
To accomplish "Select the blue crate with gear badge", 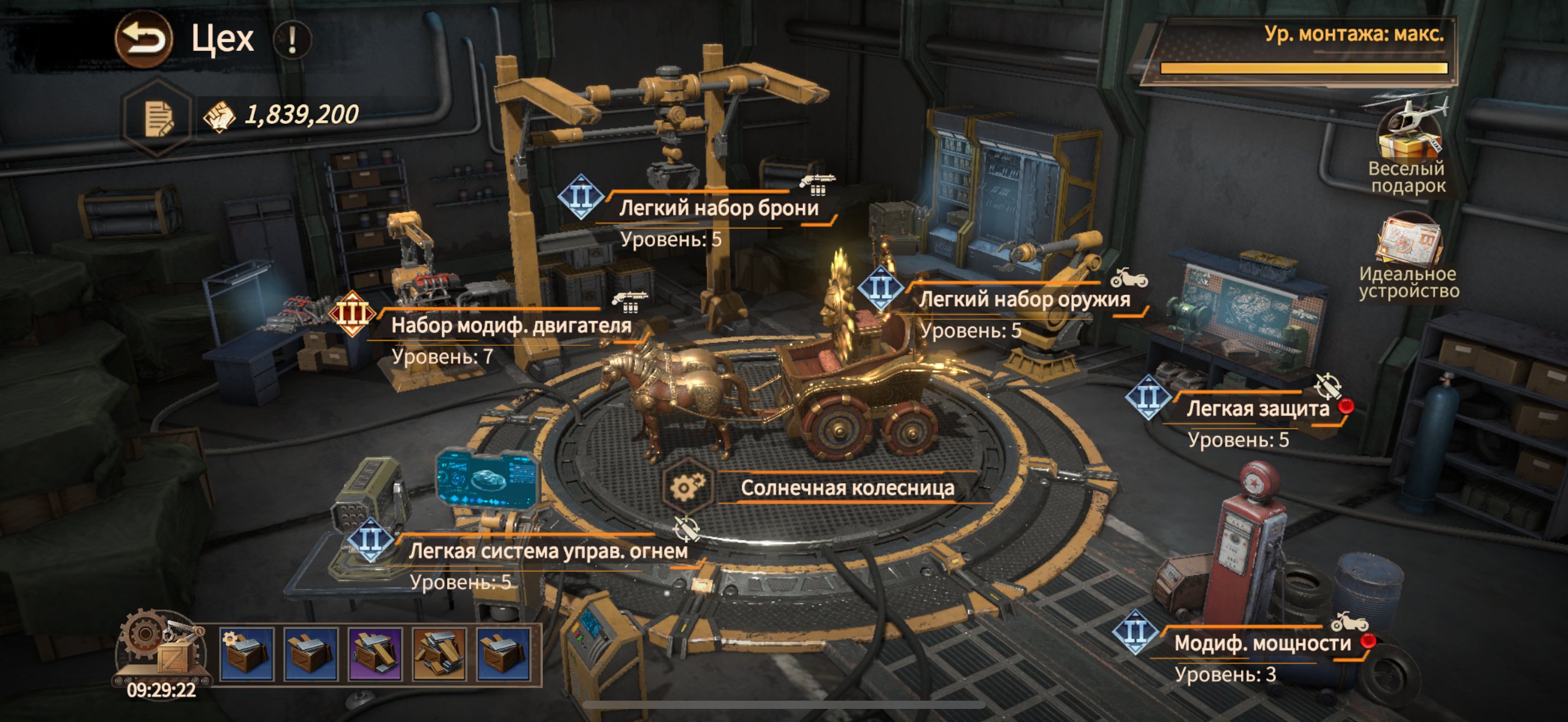I will pyautogui.click(x=246, y=654).
